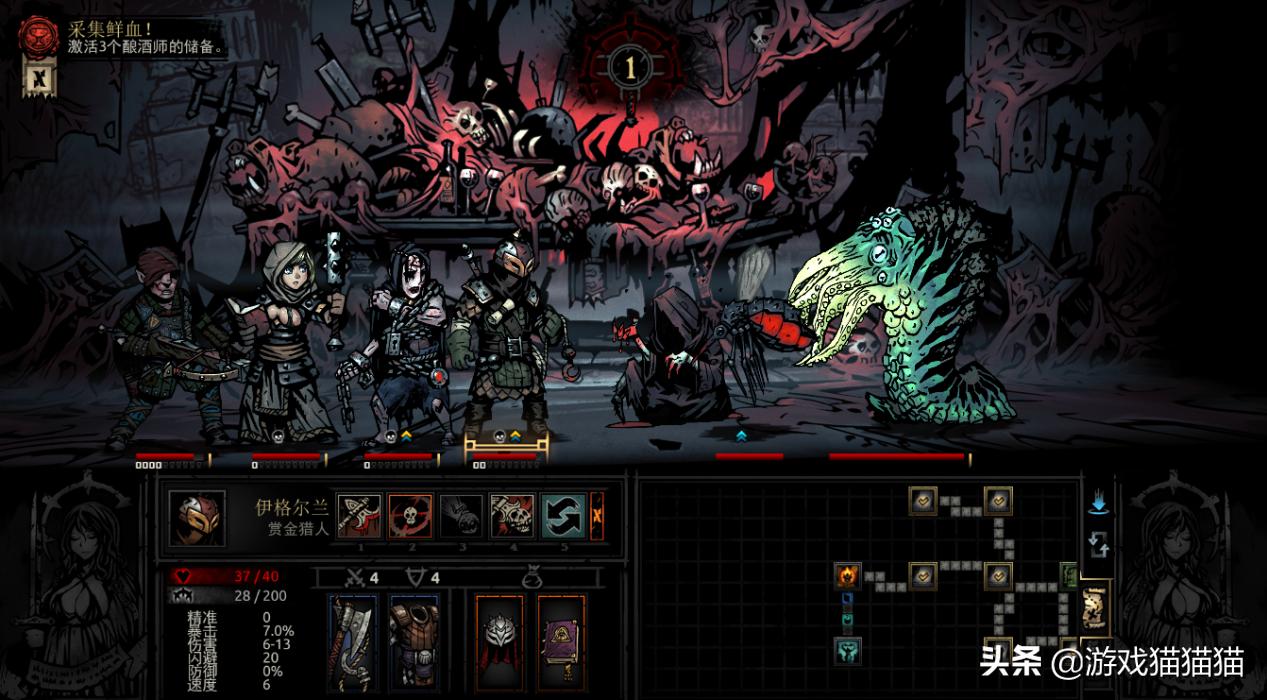
Task: Open the bounty hunter's hero portrait
Action: [196, 517]
